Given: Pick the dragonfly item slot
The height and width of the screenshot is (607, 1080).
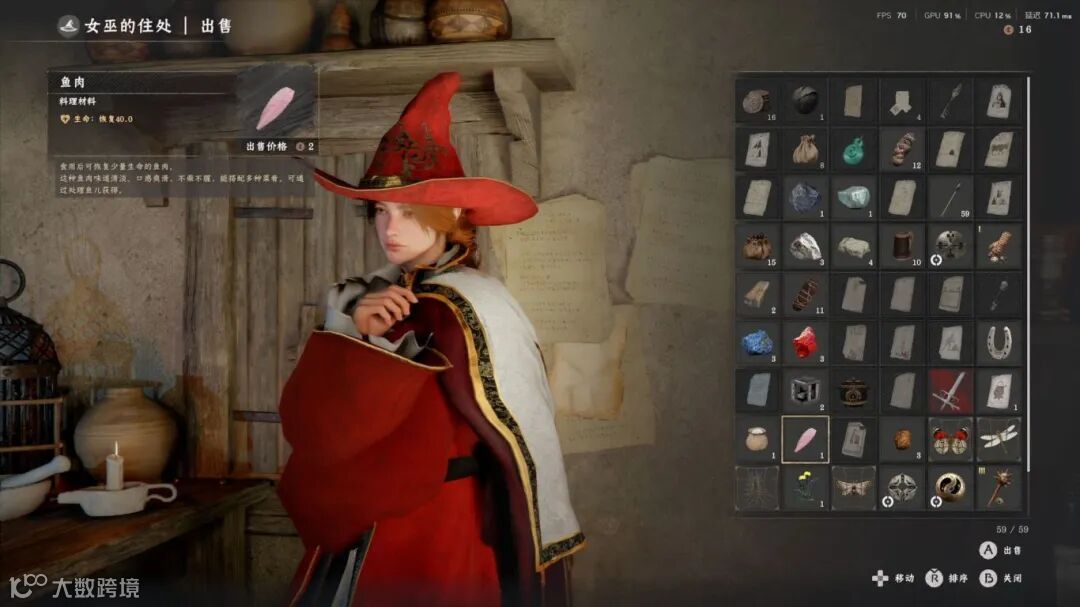Looking at the screenshot, I should pyautogui.click(x=999, y=439).
